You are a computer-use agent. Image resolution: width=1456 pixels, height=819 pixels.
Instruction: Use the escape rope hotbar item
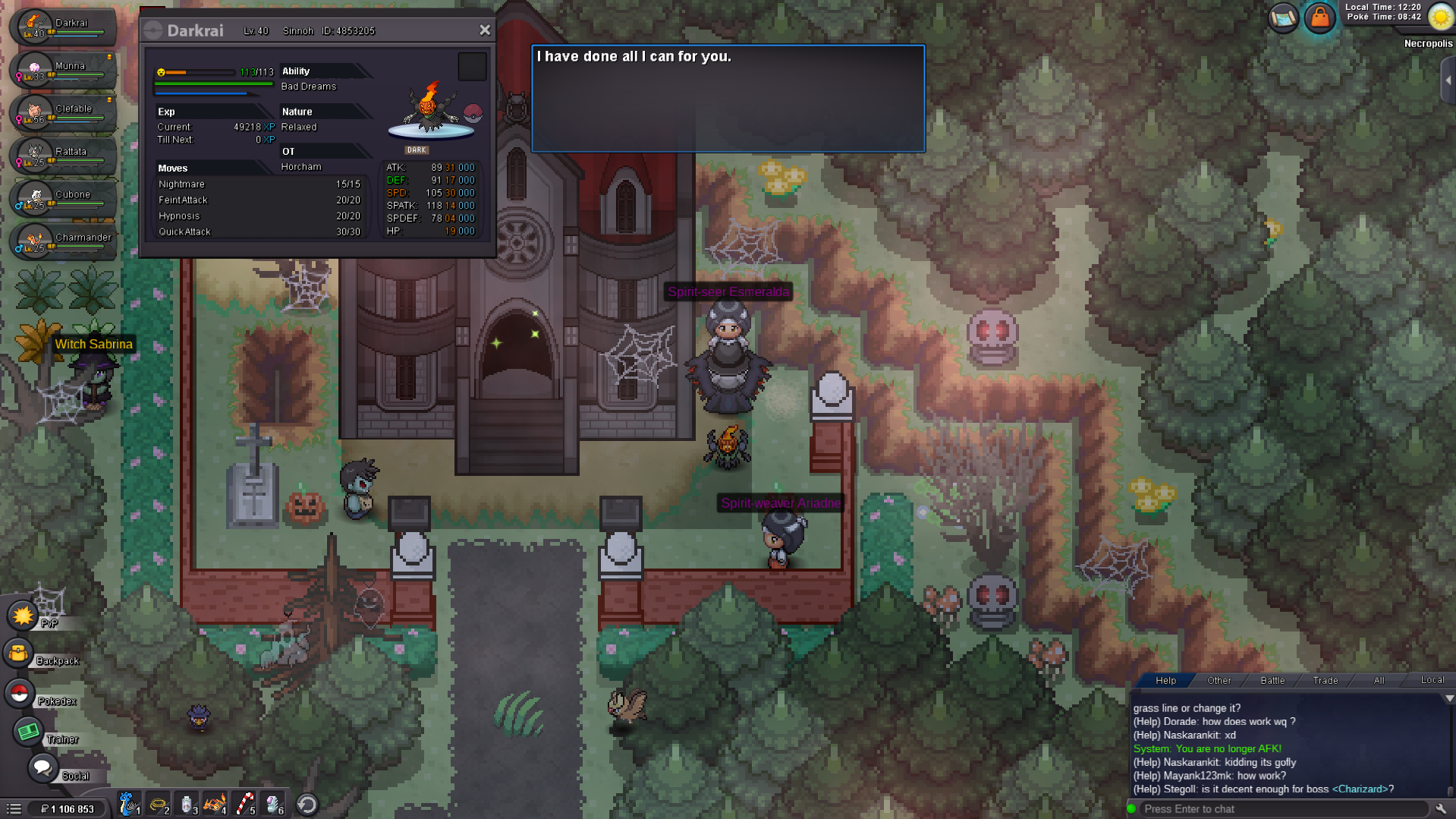click(x=158, y=804)
